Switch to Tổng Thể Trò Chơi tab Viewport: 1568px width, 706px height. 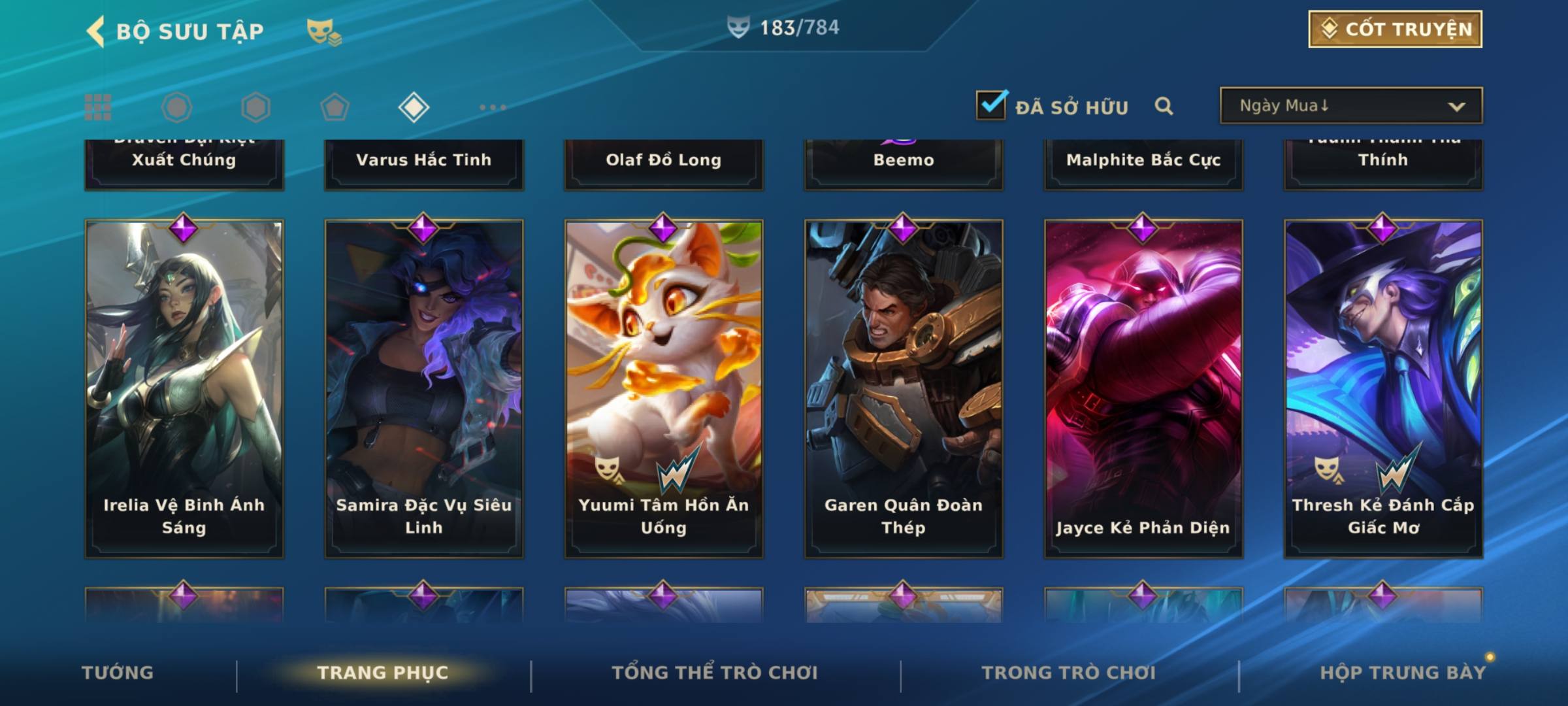click(715, 673)
